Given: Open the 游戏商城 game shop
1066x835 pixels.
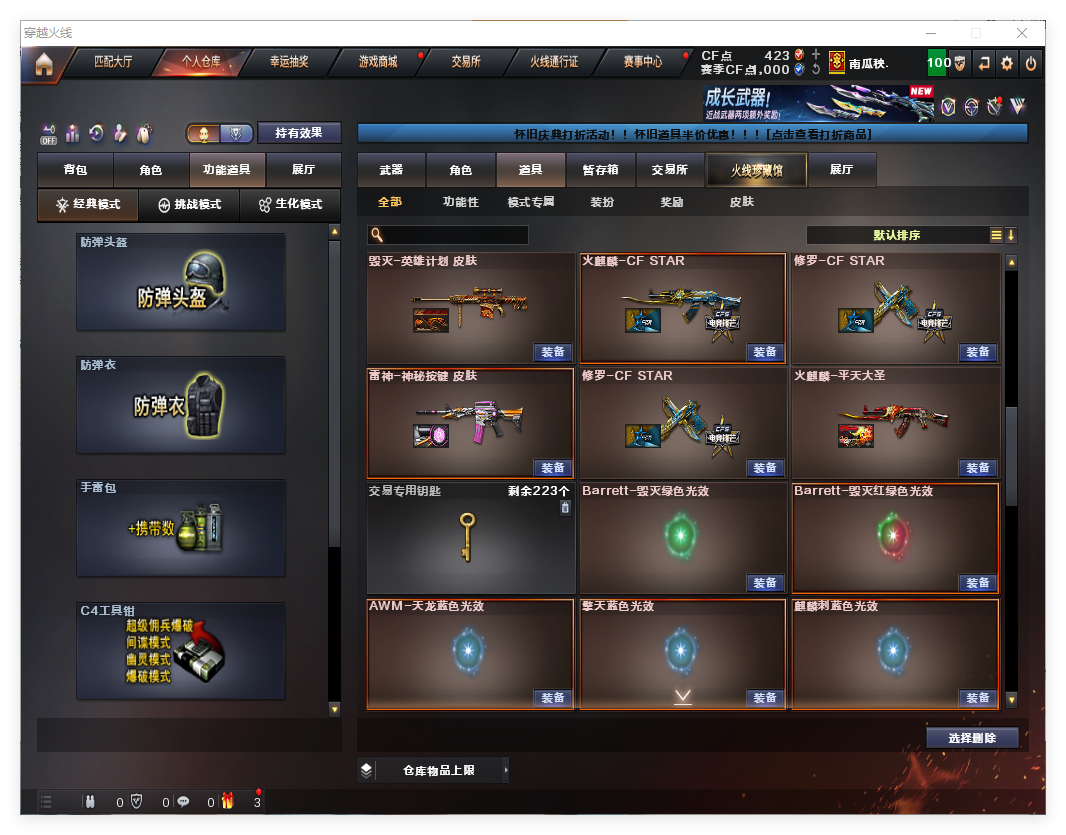Looking at the screenshot, I should (x=378, y=62).
